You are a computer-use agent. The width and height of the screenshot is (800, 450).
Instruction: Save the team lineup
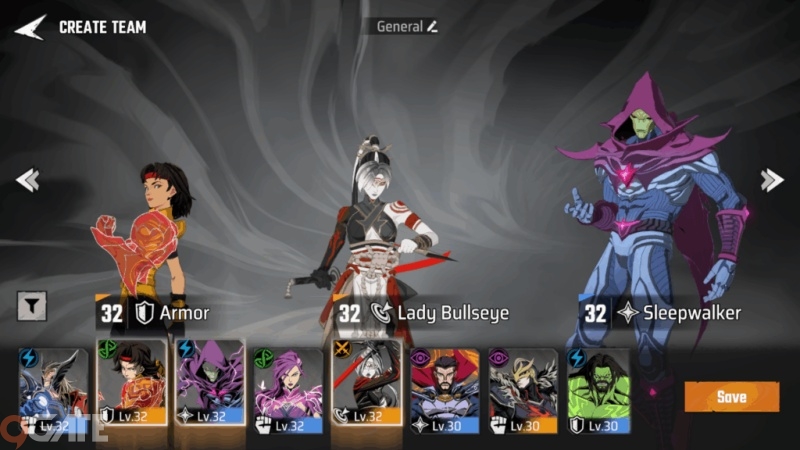click(731, 397)
